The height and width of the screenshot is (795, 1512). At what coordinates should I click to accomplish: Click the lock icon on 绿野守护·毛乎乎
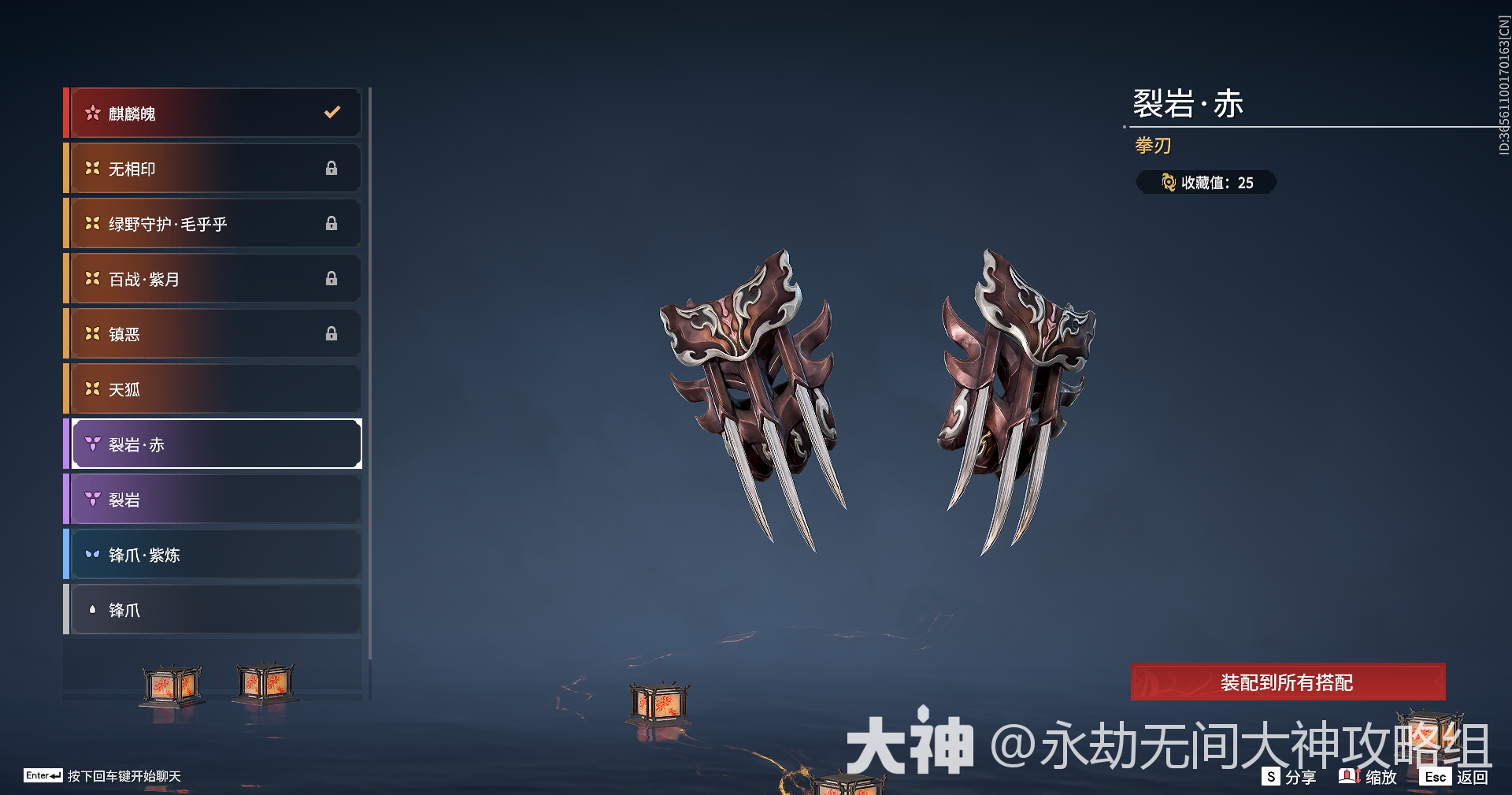[332, 223]
